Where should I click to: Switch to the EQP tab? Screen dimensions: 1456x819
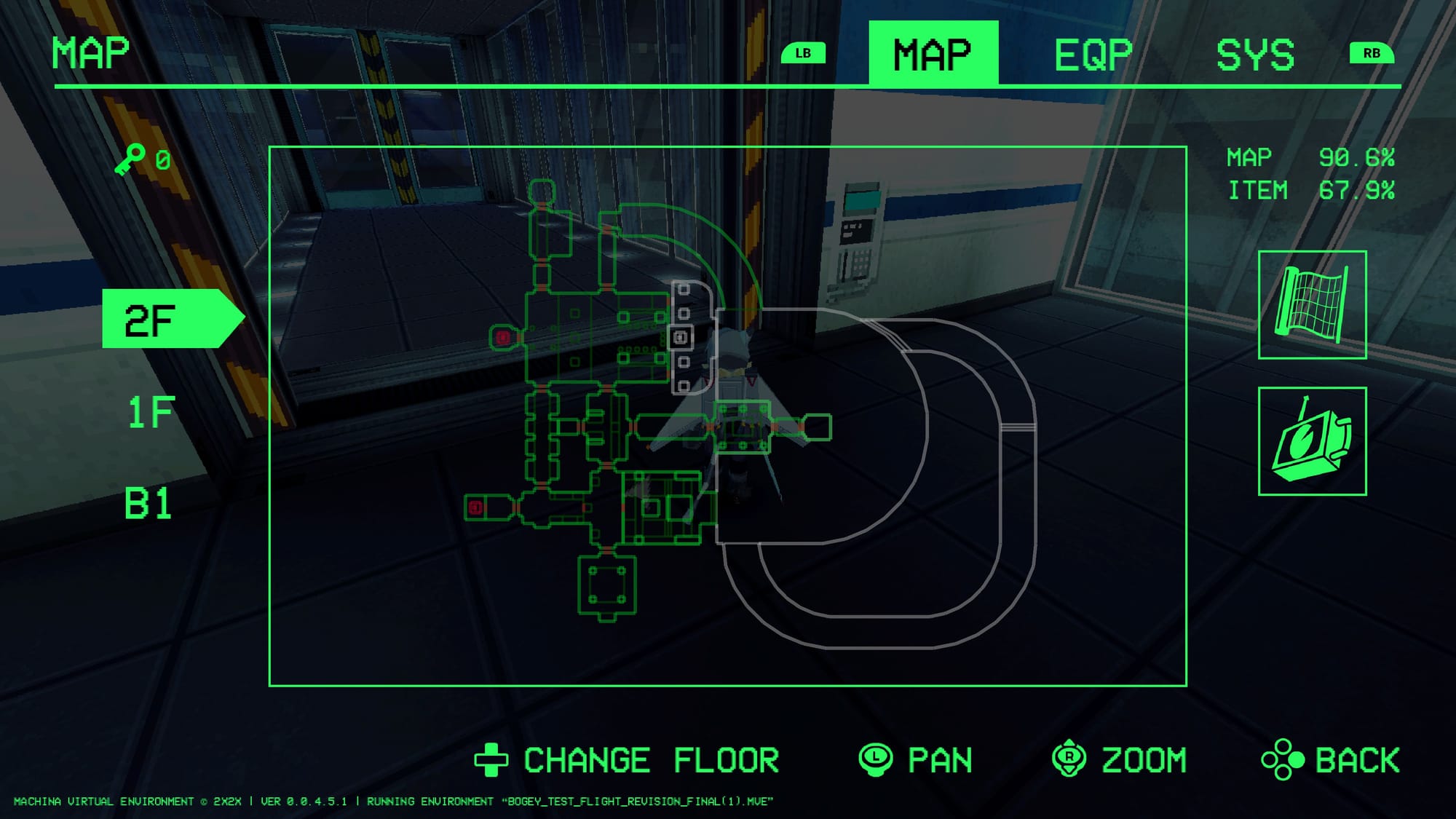(x=1093, y=55)
